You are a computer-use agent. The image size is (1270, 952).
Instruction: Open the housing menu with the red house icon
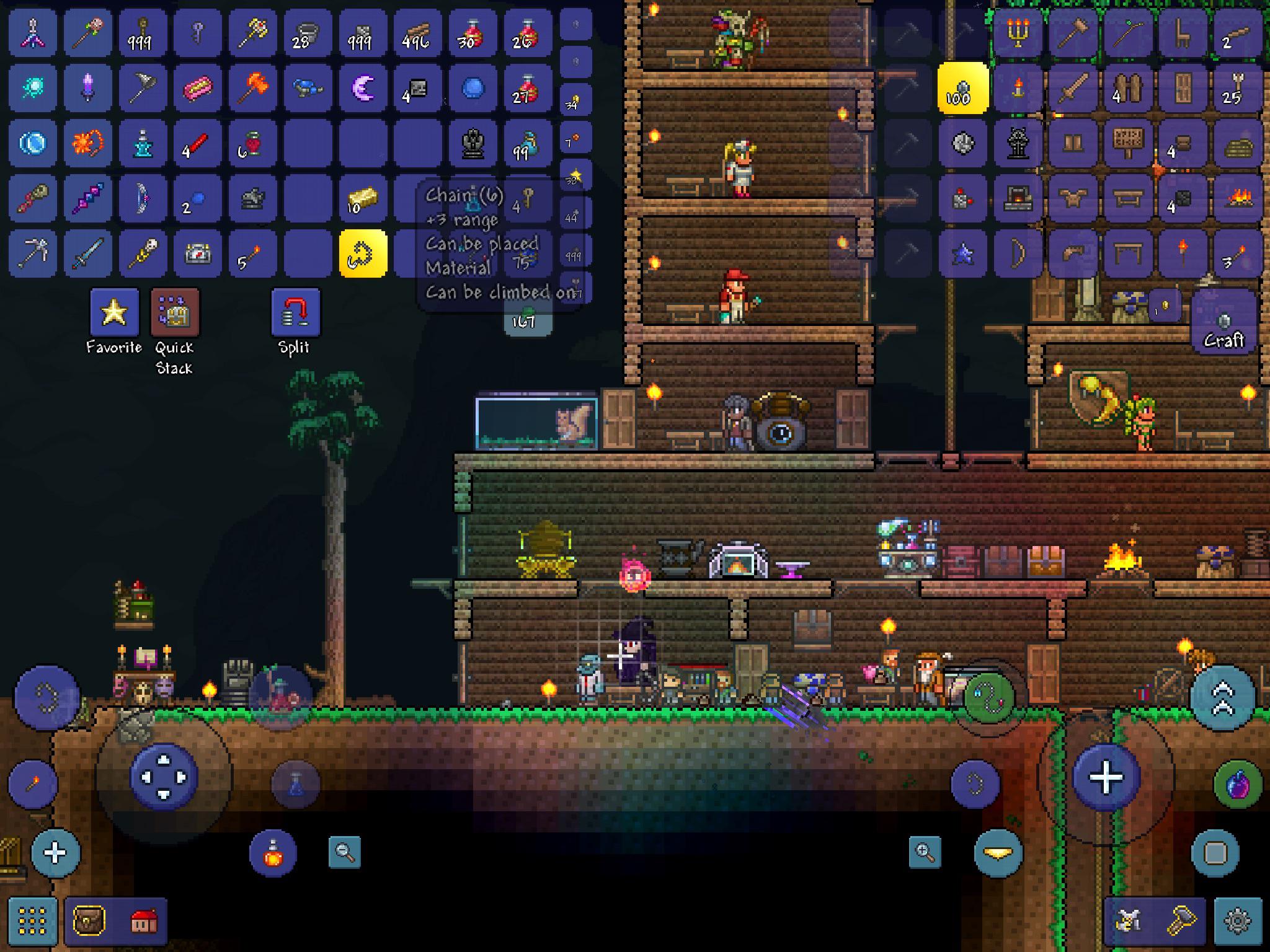point(144,919)
